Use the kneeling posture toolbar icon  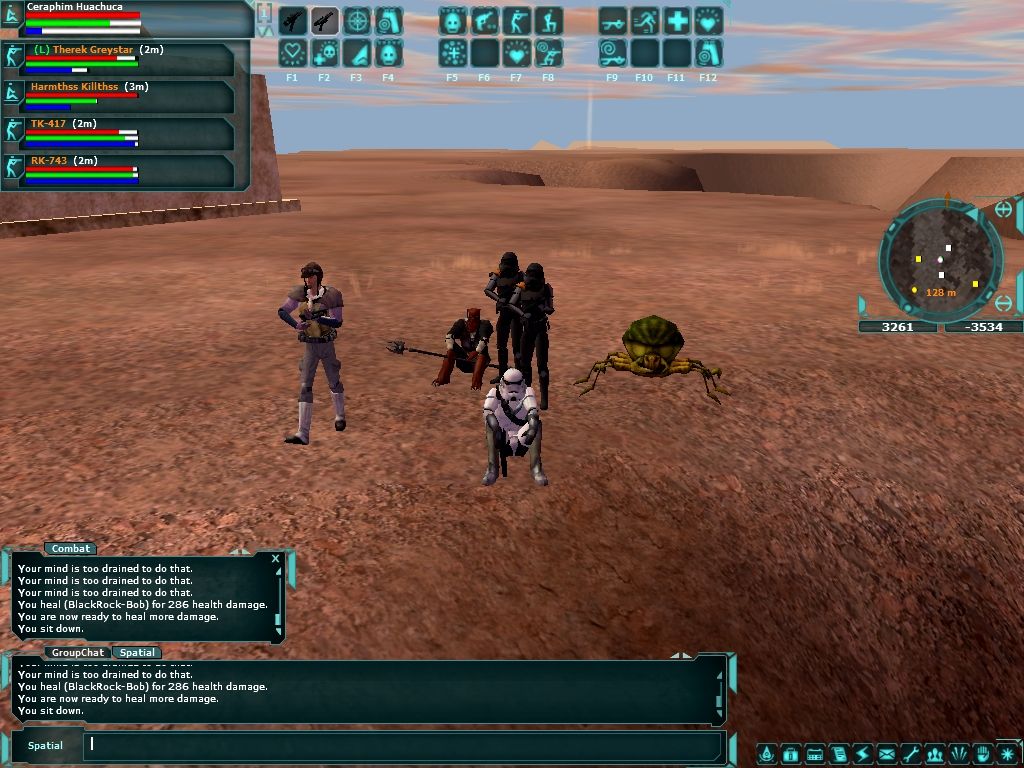[548, 21]
